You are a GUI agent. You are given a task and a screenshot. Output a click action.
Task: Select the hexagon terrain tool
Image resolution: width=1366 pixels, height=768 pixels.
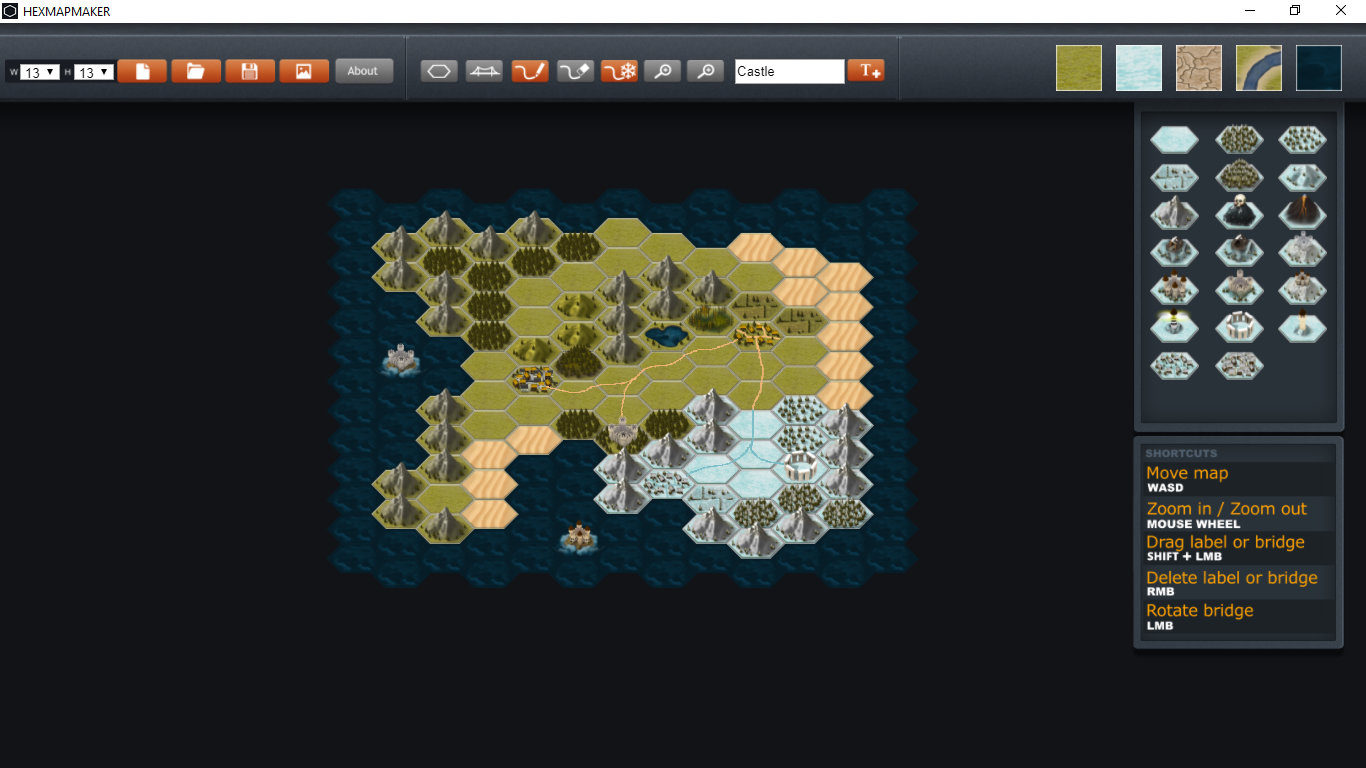tap(438, 70)
